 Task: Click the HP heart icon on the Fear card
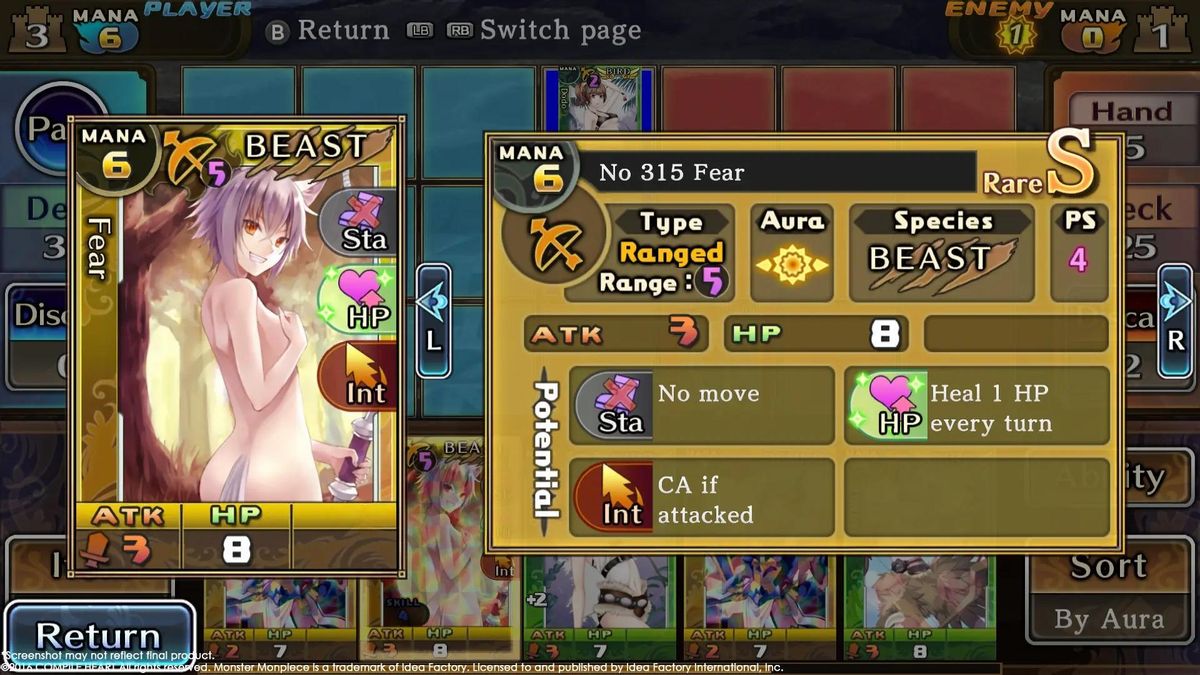358,300
